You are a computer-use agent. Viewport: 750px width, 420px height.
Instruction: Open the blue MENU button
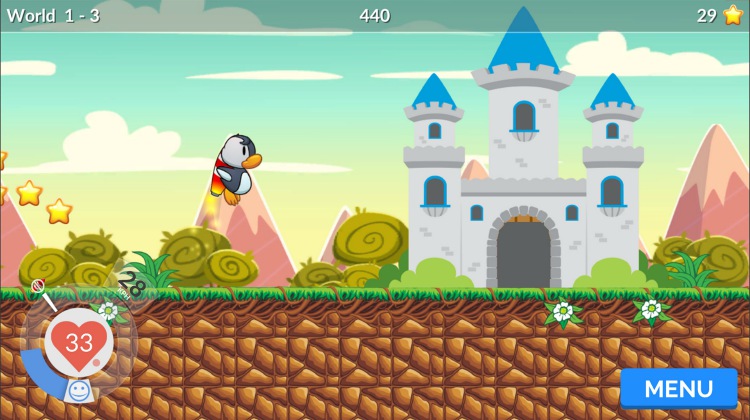[x=678, y=389]
